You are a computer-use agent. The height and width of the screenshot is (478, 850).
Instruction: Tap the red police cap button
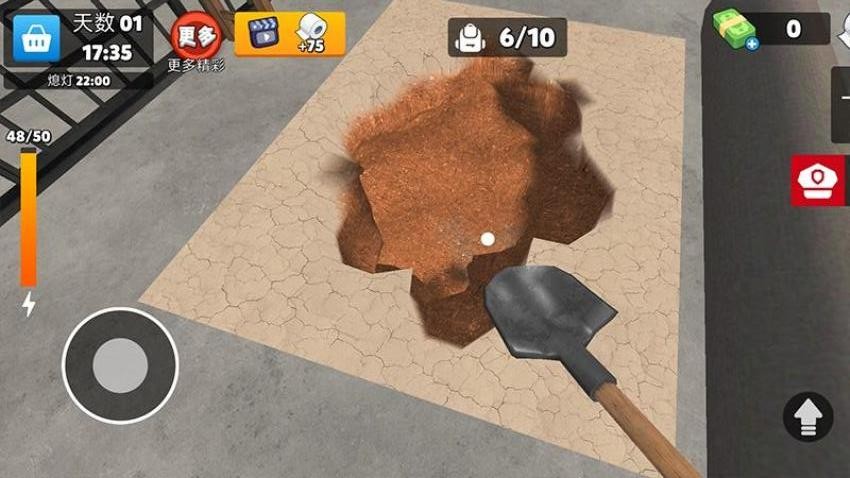coord(820,180)
